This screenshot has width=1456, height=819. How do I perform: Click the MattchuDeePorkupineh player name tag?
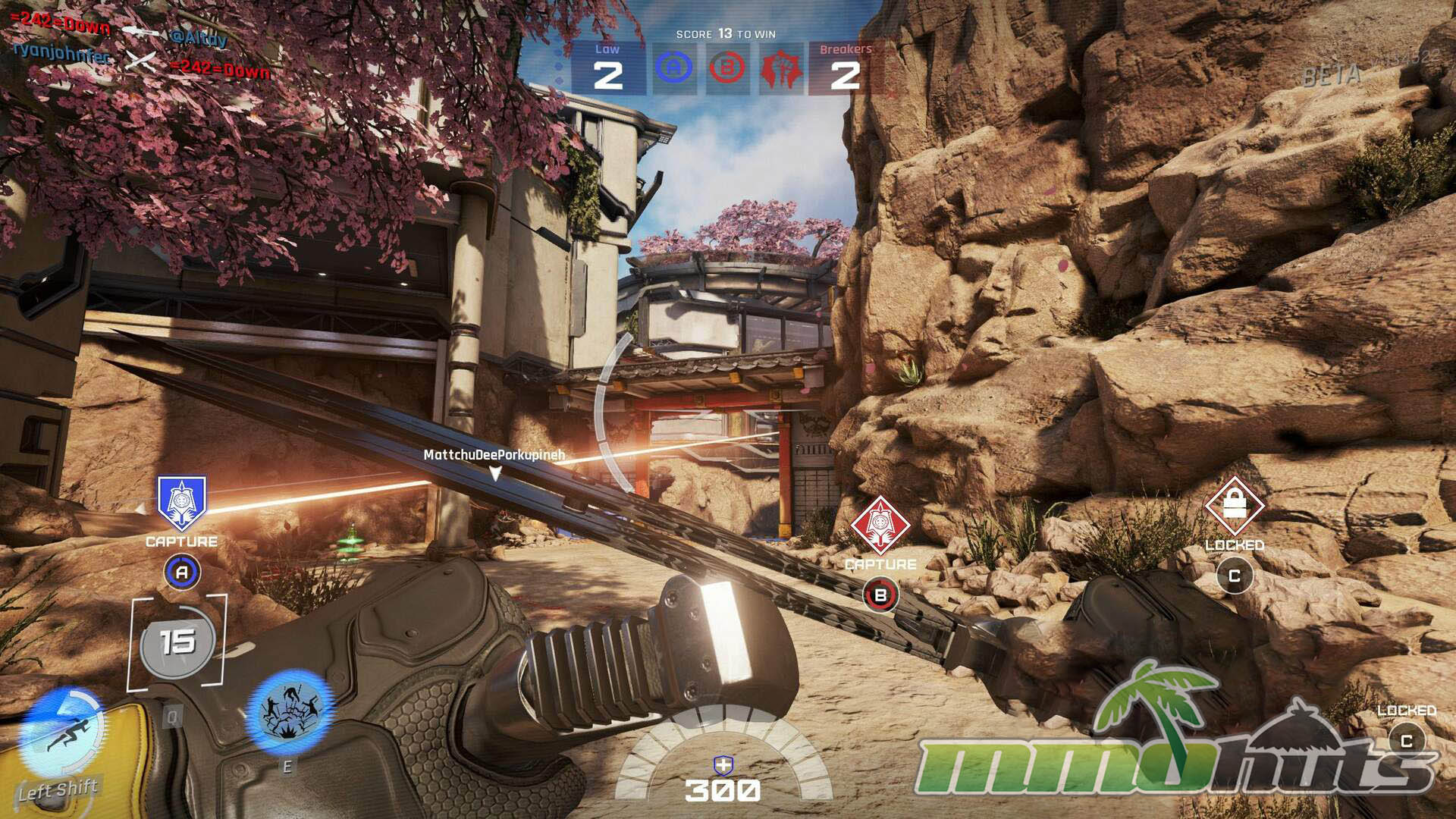coord(494,455)
